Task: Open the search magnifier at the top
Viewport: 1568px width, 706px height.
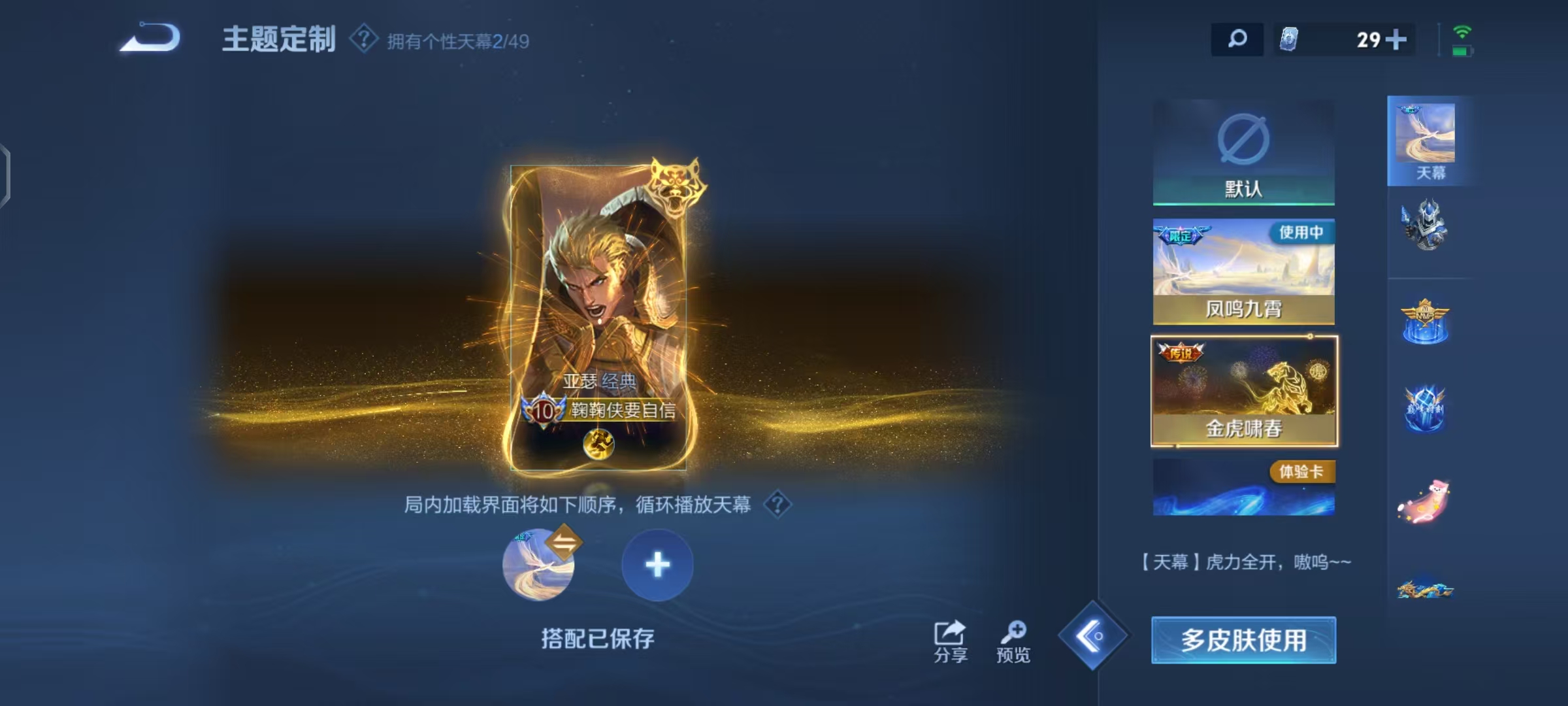Action: tap(1237, 41)
